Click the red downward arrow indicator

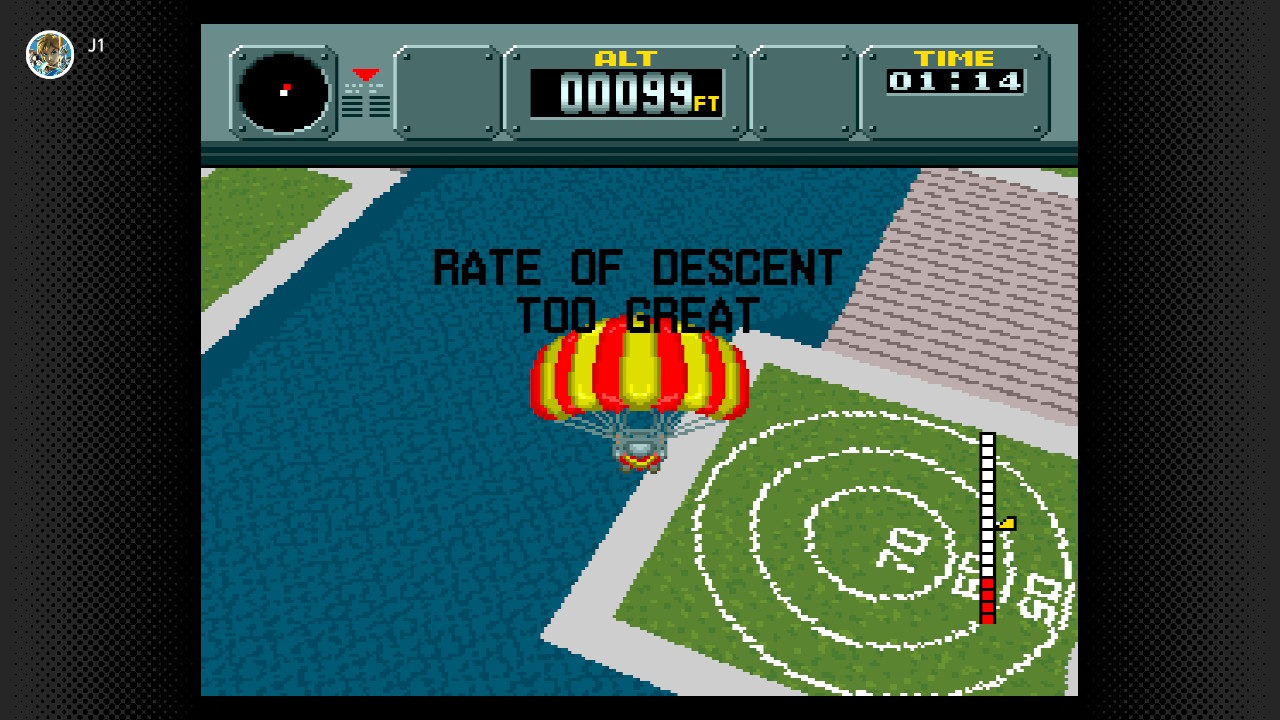(x=364, y=72)
